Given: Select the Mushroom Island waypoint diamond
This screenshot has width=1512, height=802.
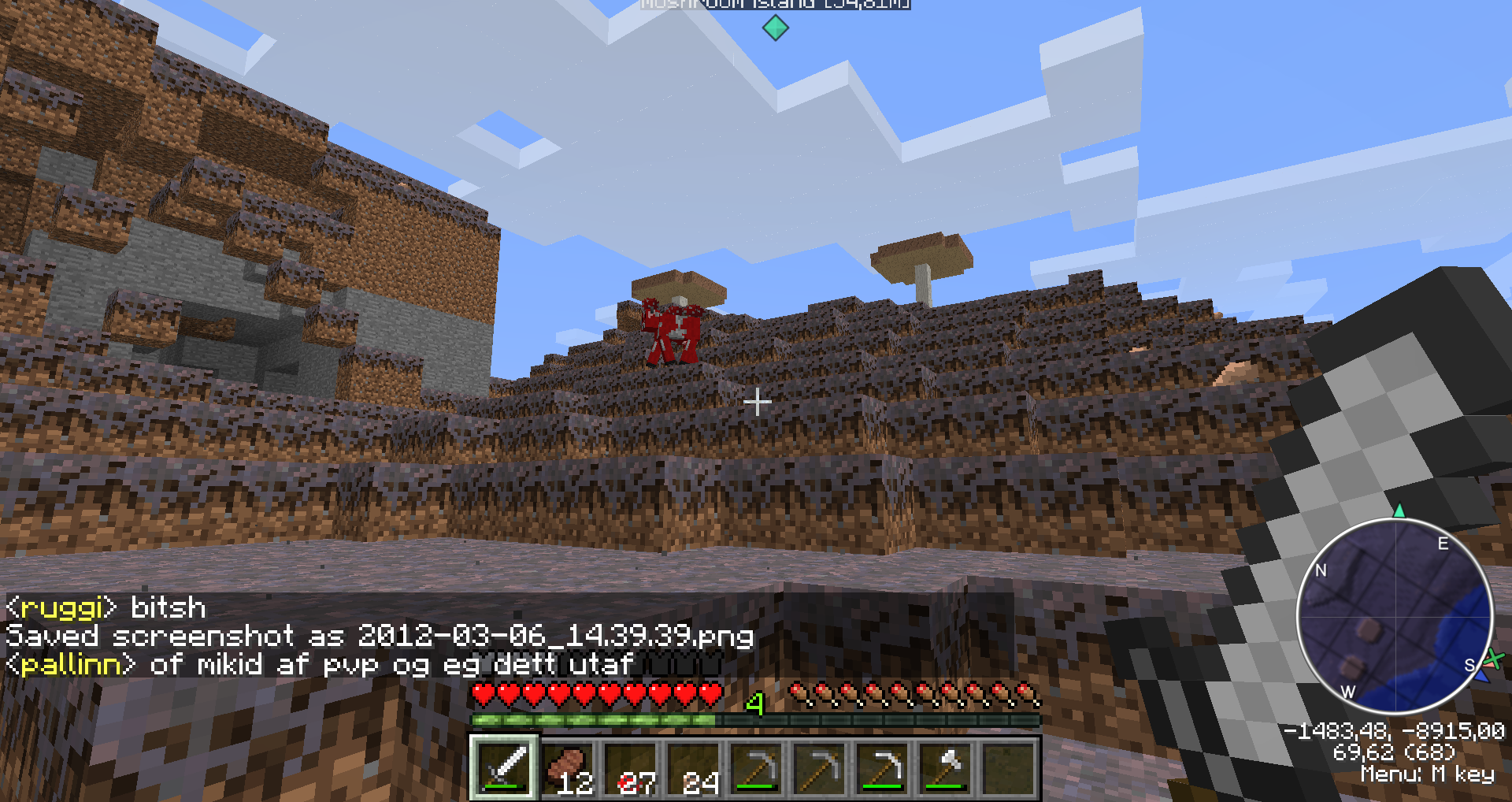Looking at the screenshot, I should coord(775,28).
